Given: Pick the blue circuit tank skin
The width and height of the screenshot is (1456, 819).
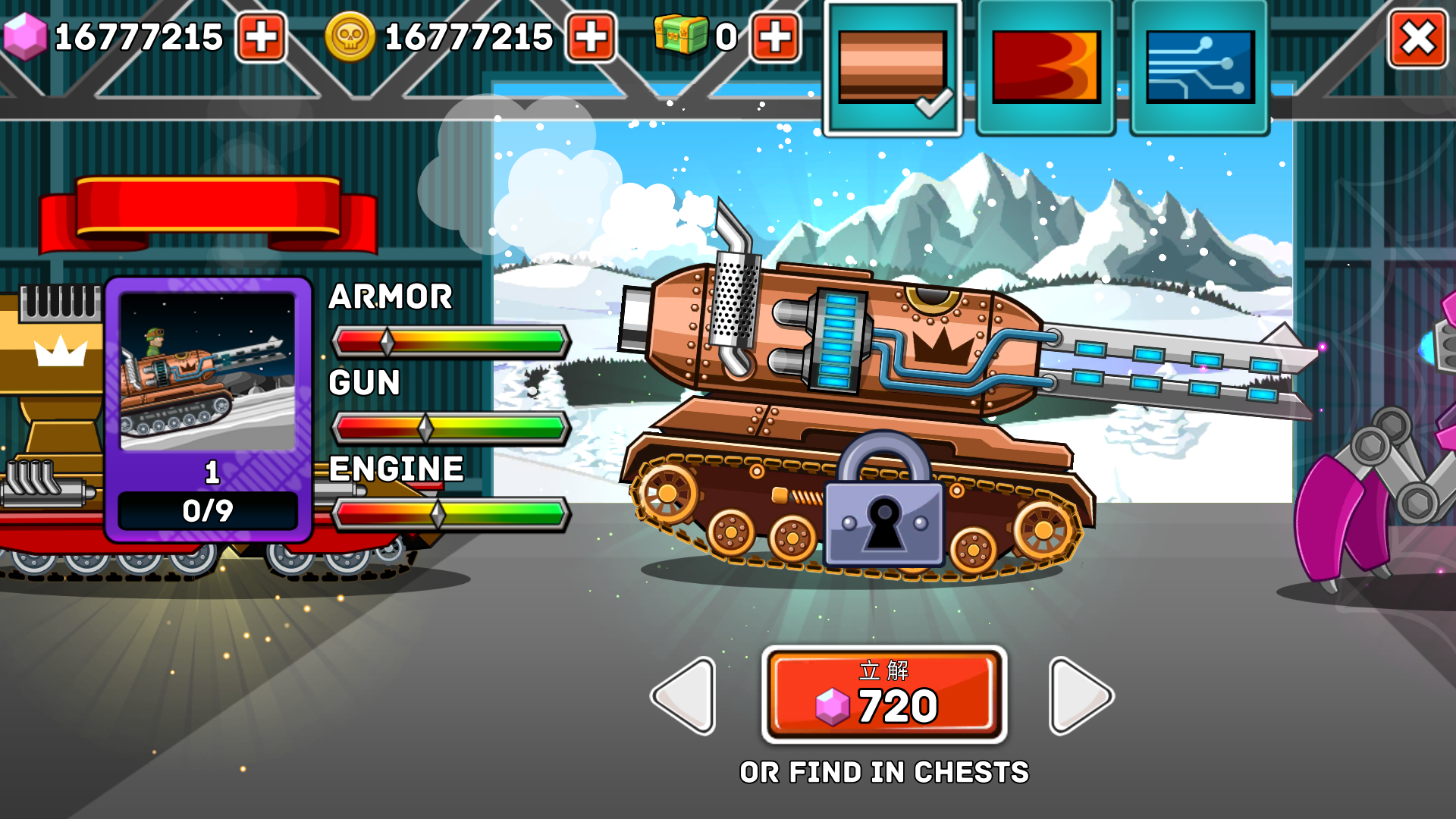Looking at the screenshot, I should (x=1200, y=69).
